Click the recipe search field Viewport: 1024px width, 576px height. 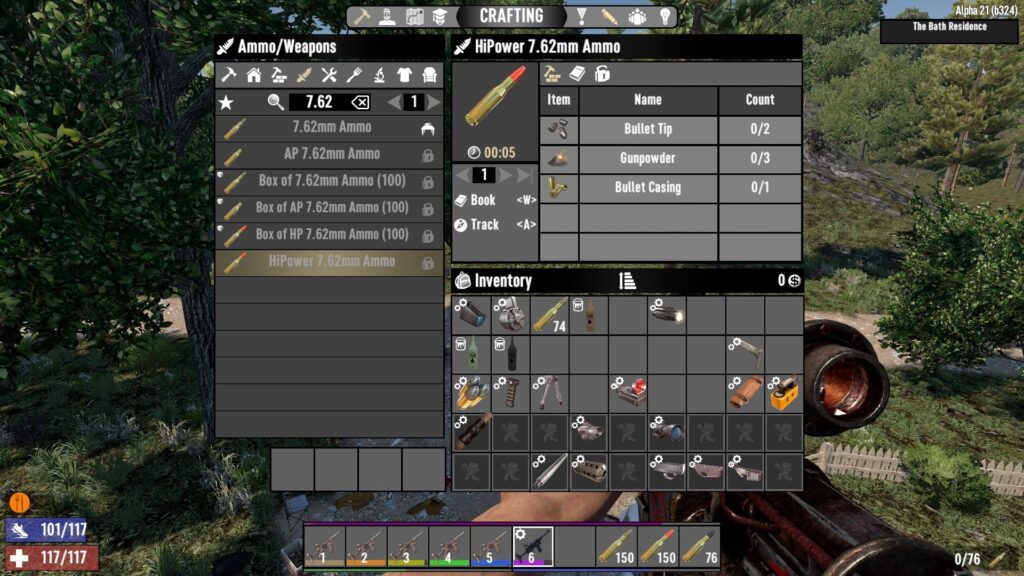319,102
